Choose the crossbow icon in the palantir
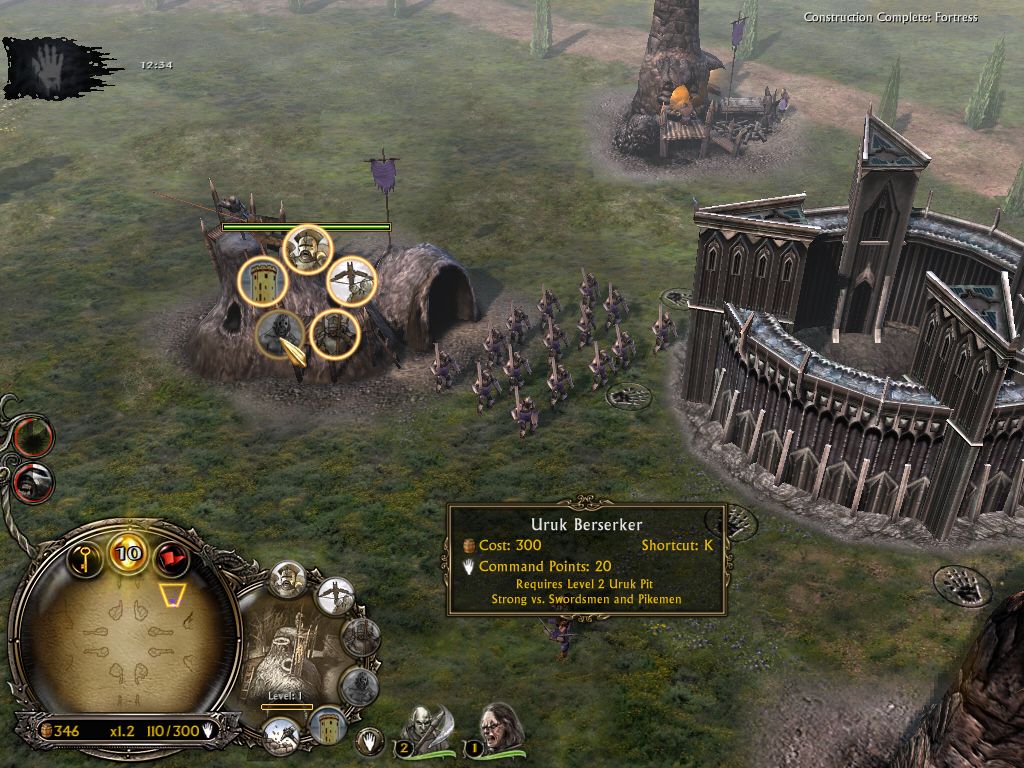This screenshot has height=768, width=1024. tap(337, 597)
